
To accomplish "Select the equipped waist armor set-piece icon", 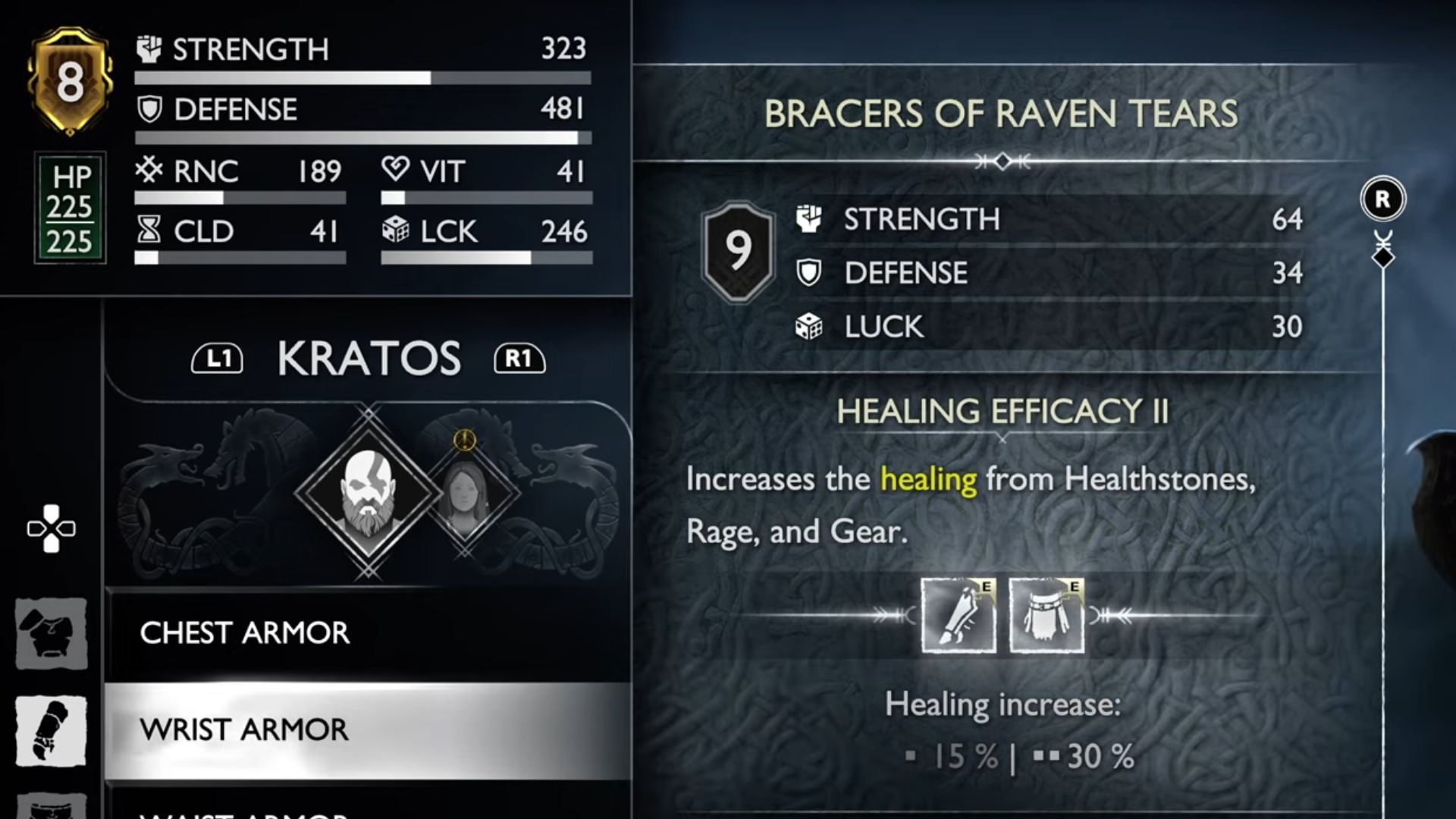I will 1046,615.
